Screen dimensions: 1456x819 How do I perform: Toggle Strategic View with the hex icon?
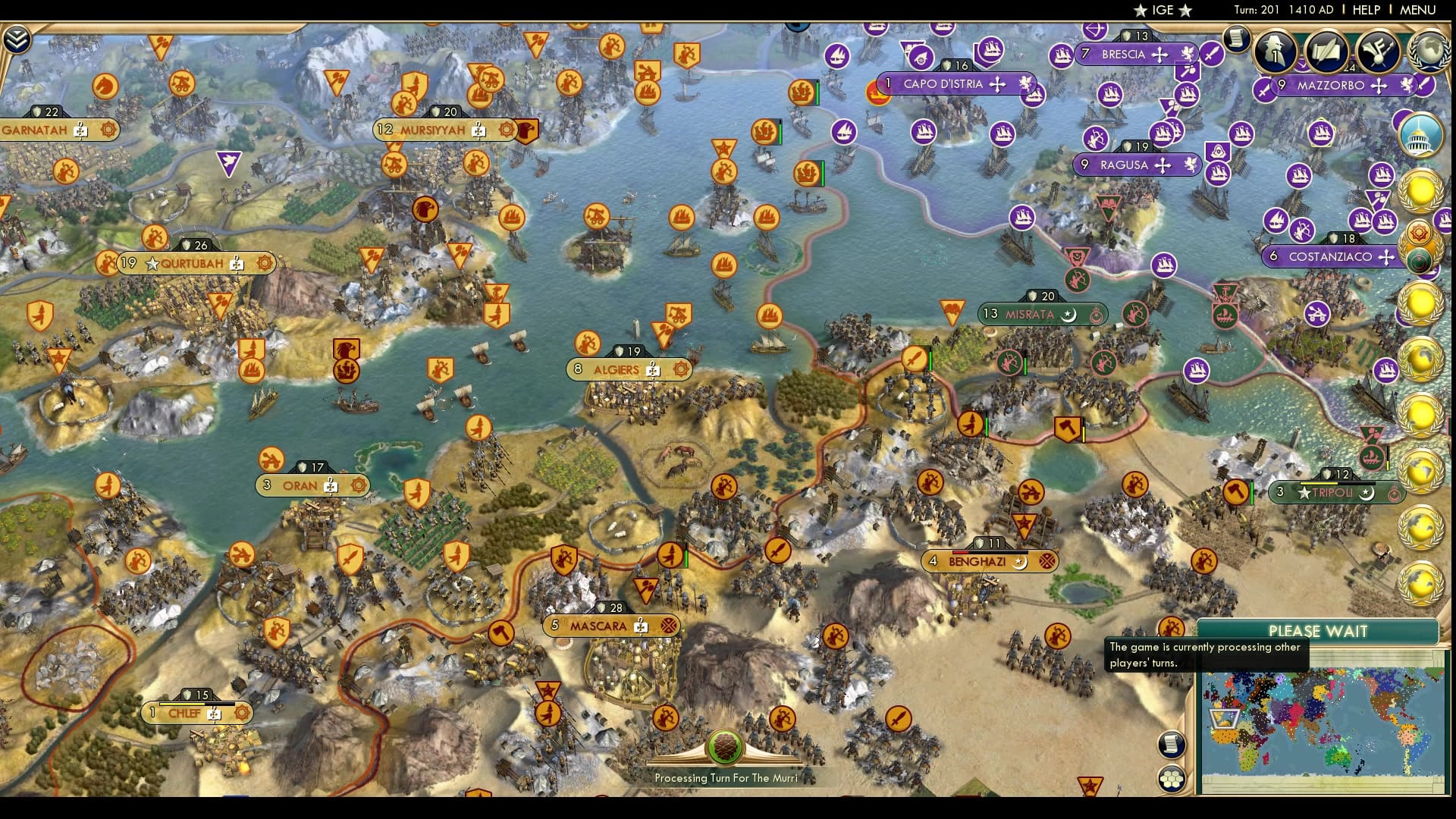[x=1172, y=780]
